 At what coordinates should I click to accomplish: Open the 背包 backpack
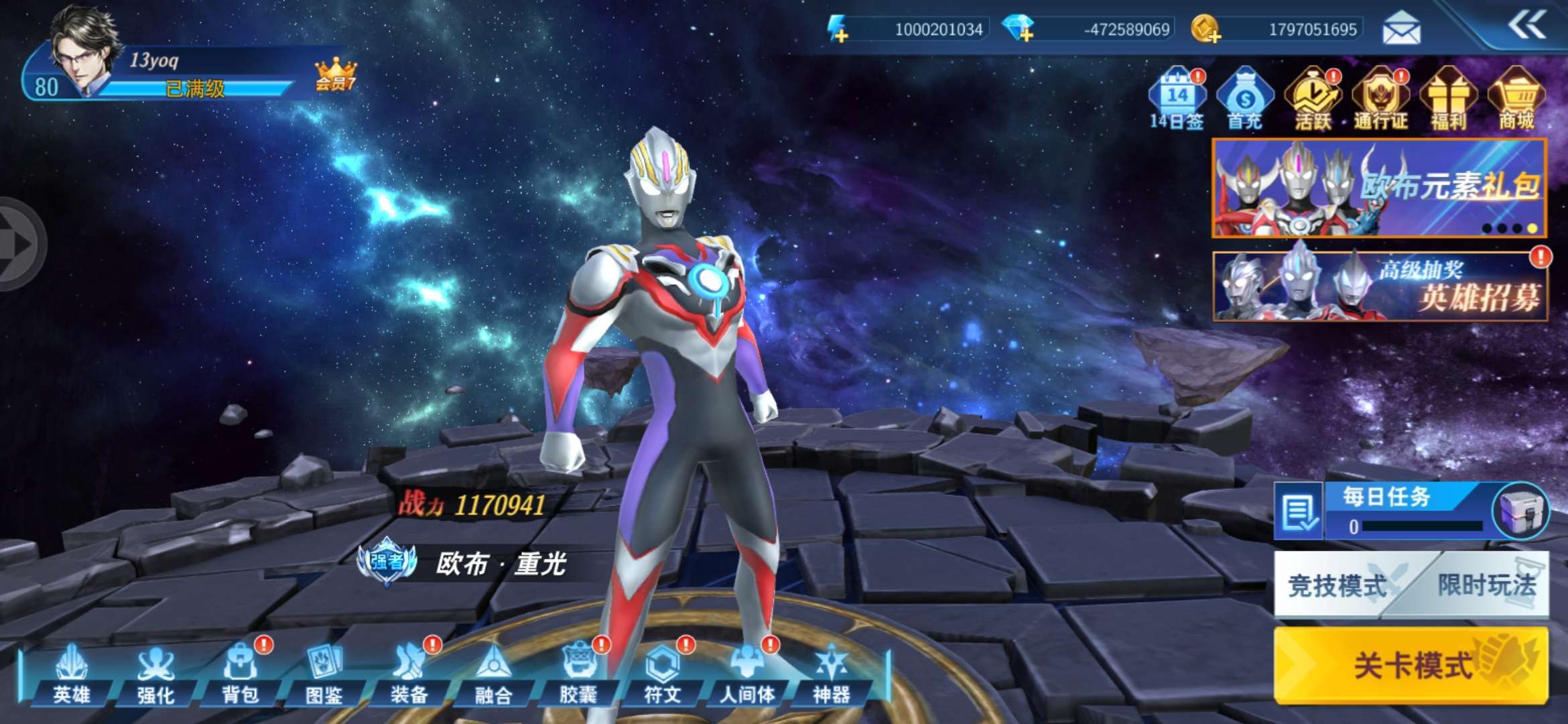240,675
